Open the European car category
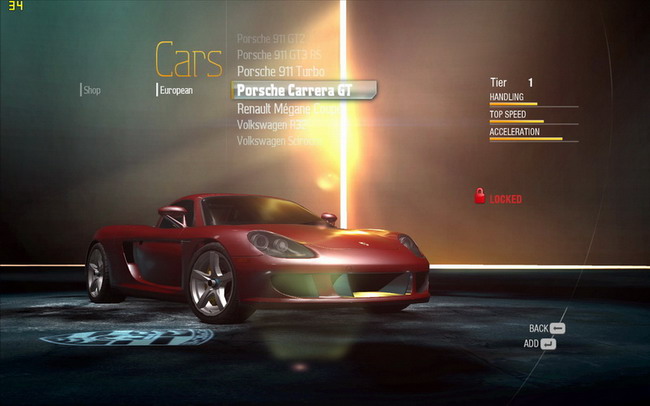The image size is (650, 406). [176, 90]
